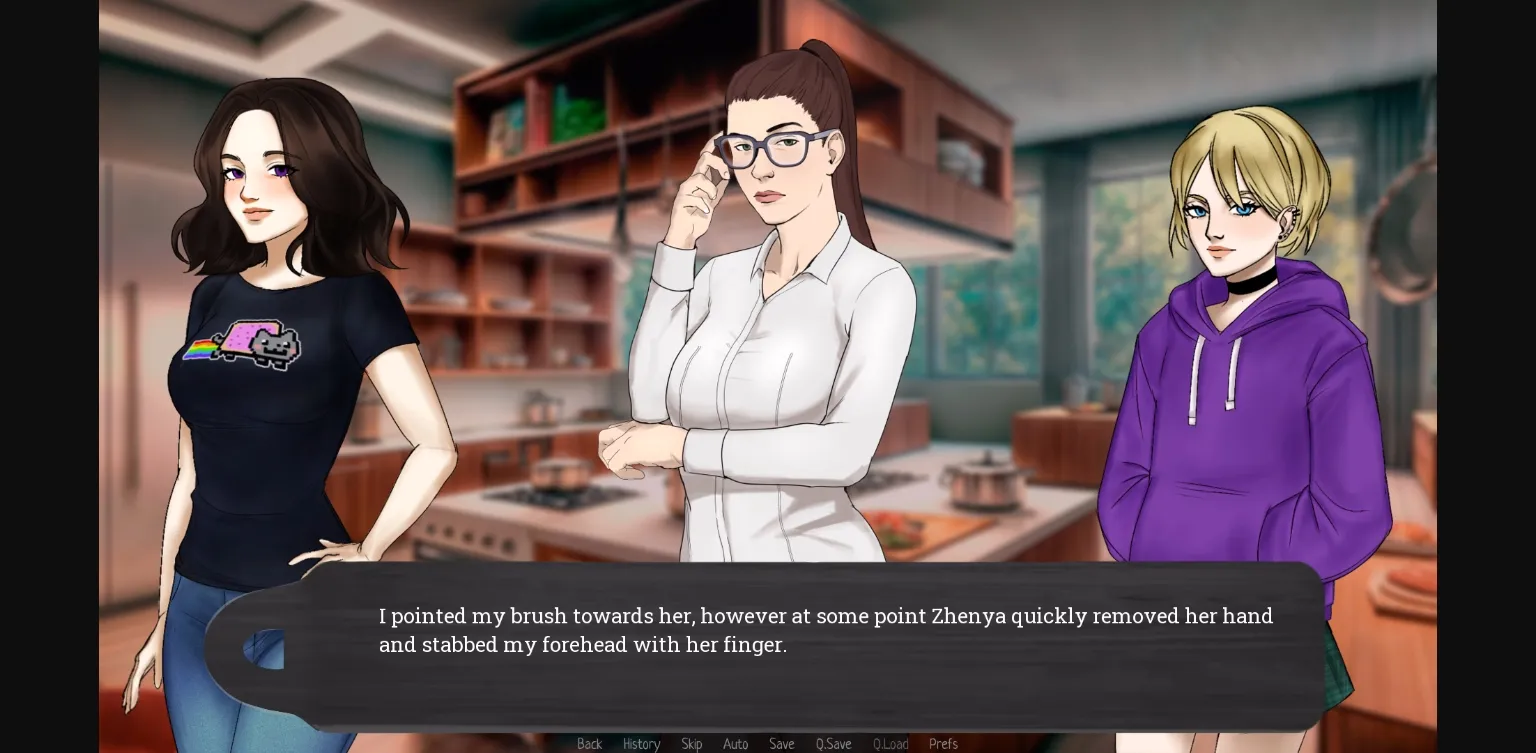Click the narration text mentioning Zhenya
Screen dimensions: 1536x753
pos(826,630)
